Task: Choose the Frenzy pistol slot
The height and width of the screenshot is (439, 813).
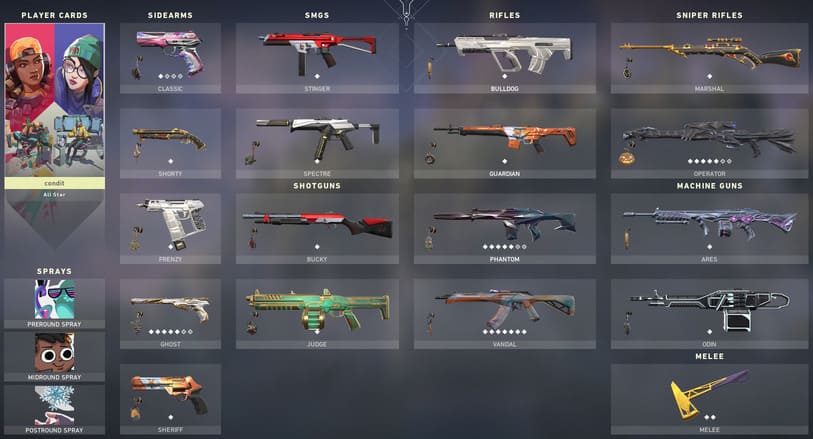Action: (170, 228)
